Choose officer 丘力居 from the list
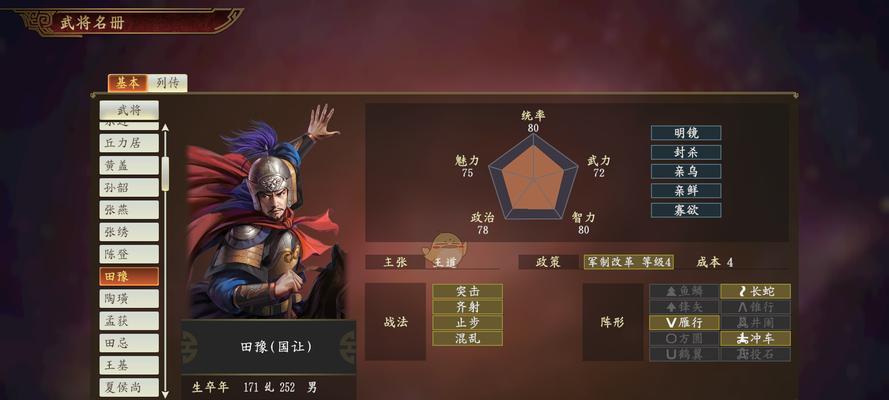The height and width of the screenshot is (400, 889). point(129,143)
